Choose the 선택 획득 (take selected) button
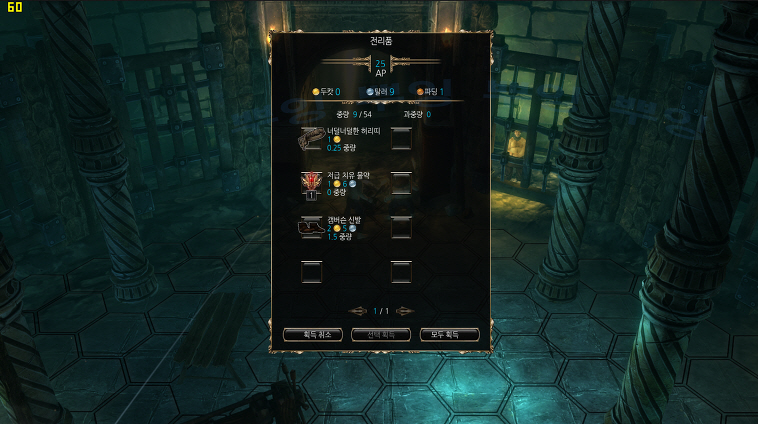The height and width of the screenshot is (424, 758). point(381,335)
